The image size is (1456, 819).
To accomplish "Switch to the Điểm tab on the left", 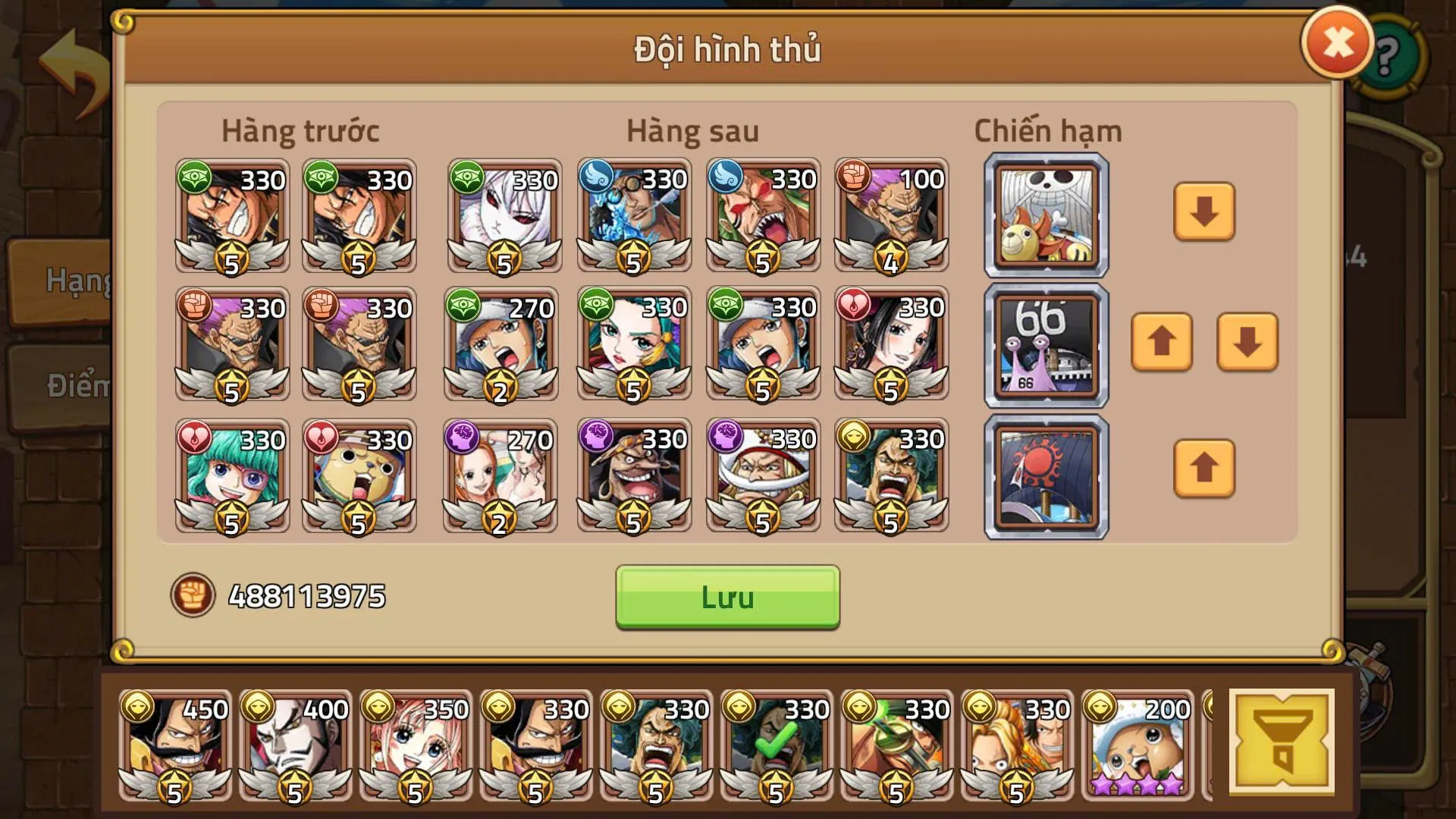I will tap(68, 383).
